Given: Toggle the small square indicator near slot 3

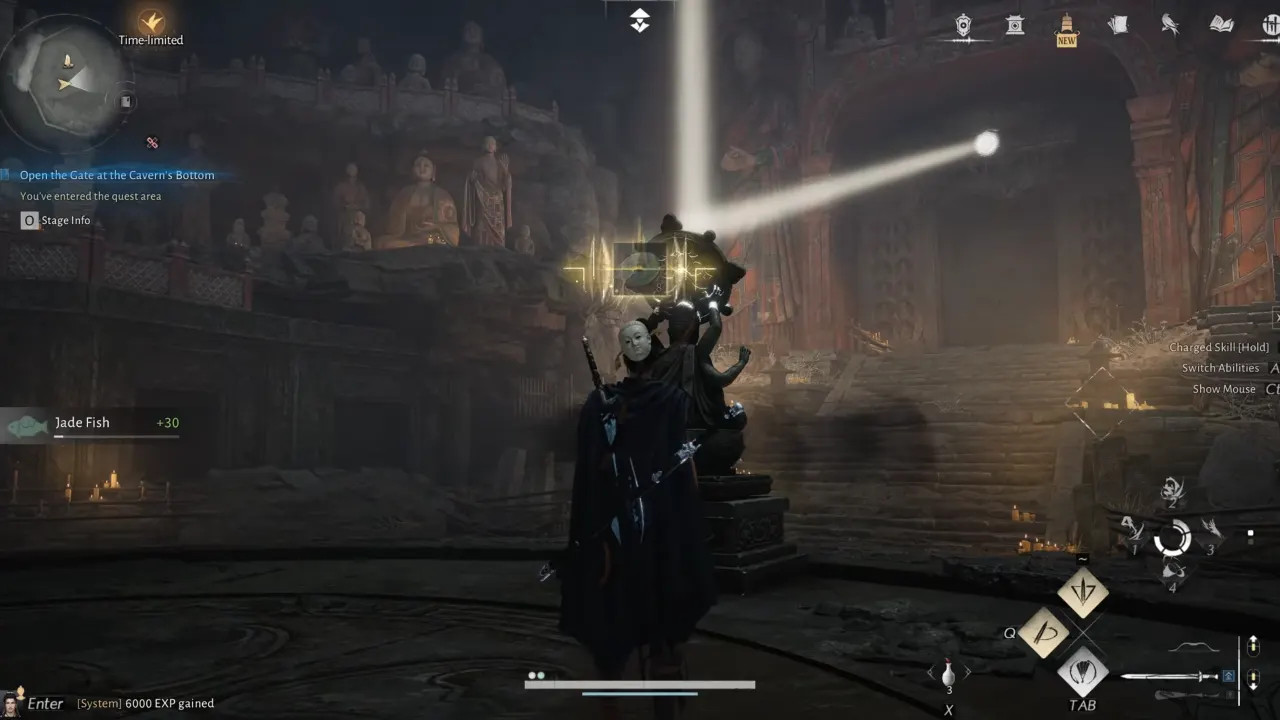Looking at the screenshot, I should (1250, 533).
